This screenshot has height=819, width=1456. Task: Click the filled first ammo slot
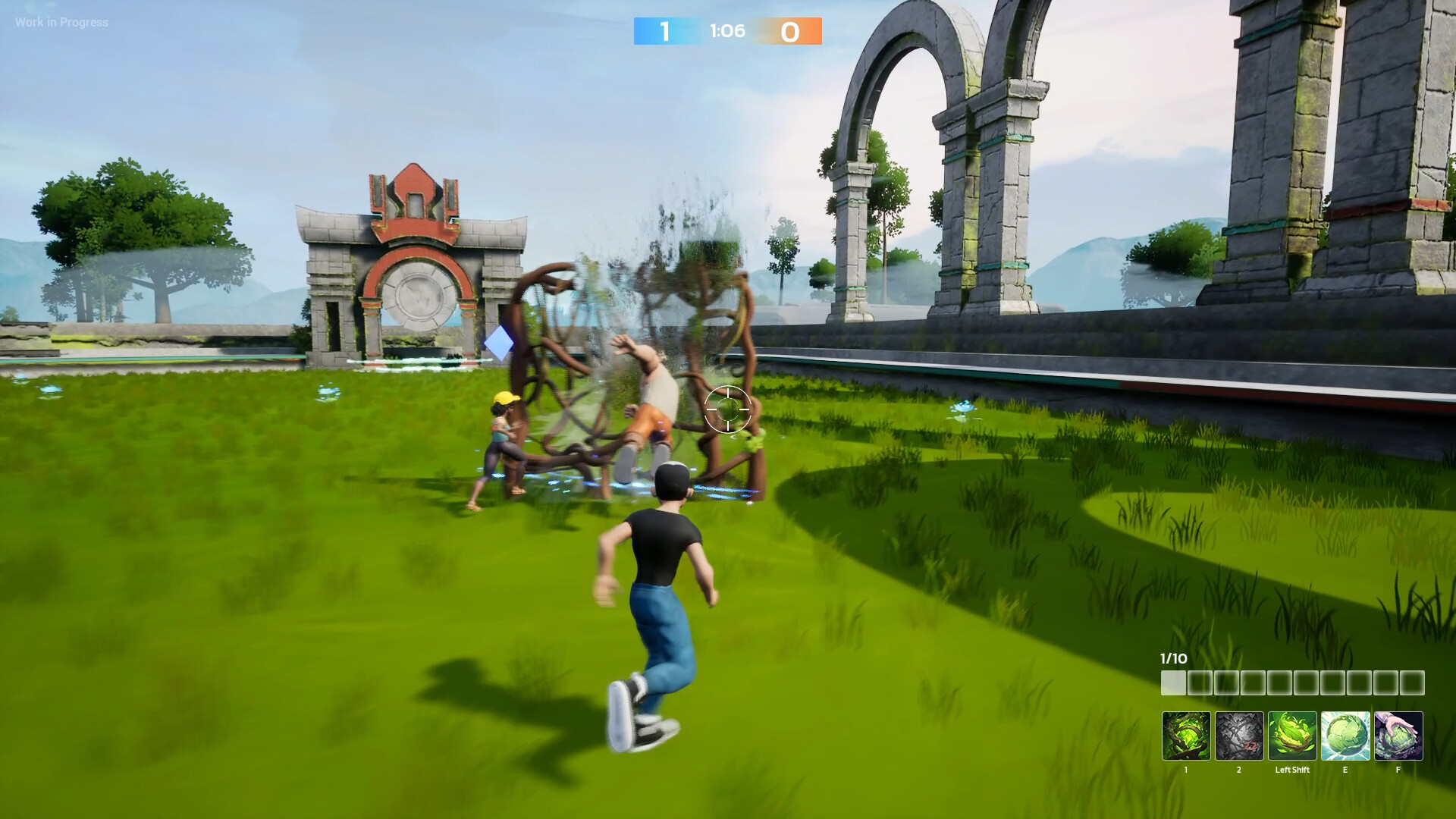(1173, 682)
